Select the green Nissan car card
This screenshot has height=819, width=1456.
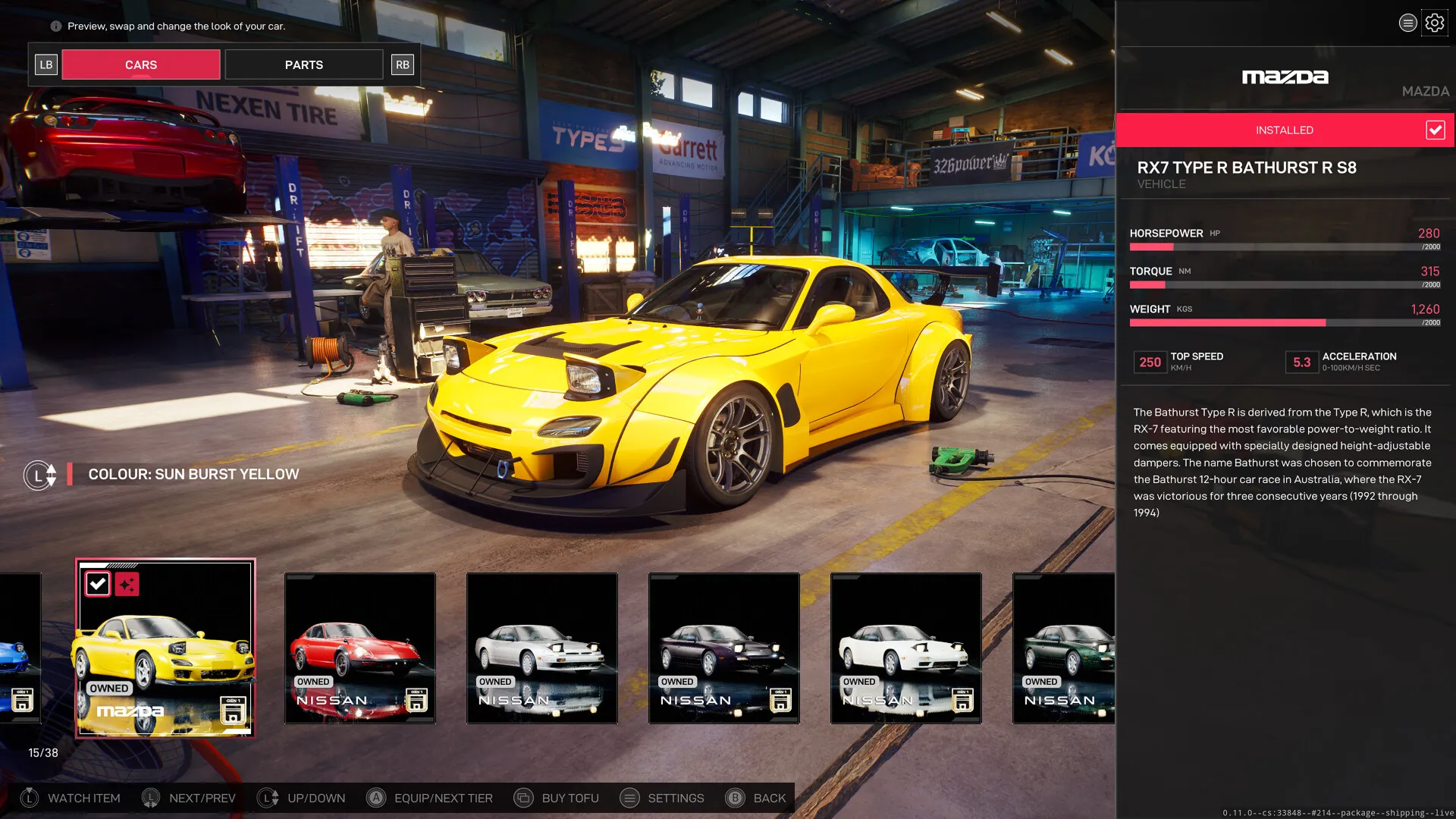point(1063,648)
